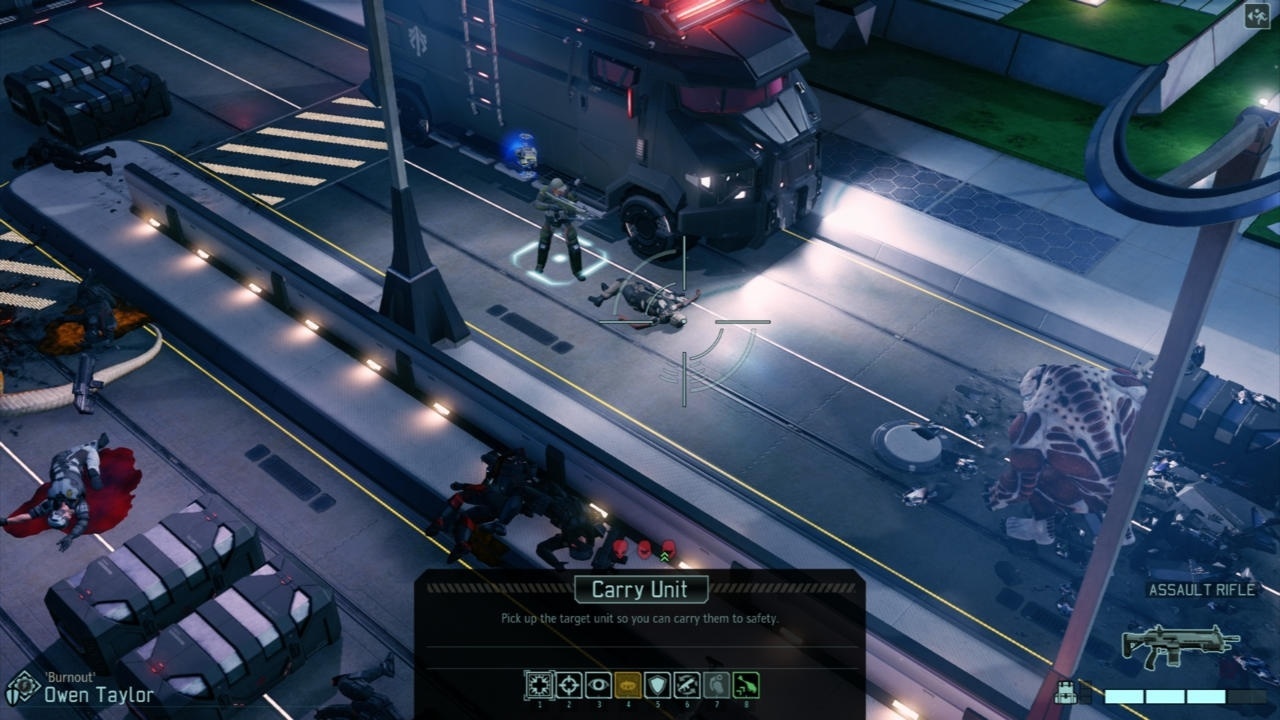The height and width of the screenshot is (720, 1280).
Task: Click the armor shield icon beside soldier name
Action: tap(12, 697)
